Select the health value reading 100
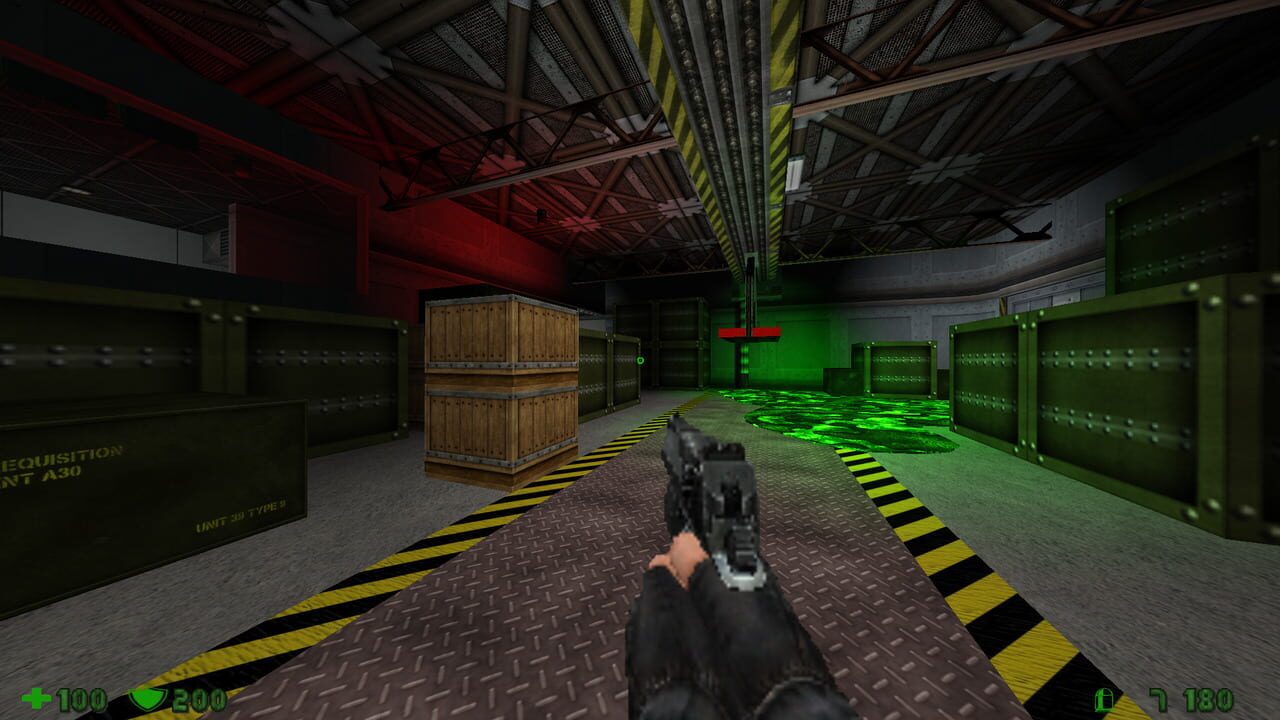 (80, 699)
